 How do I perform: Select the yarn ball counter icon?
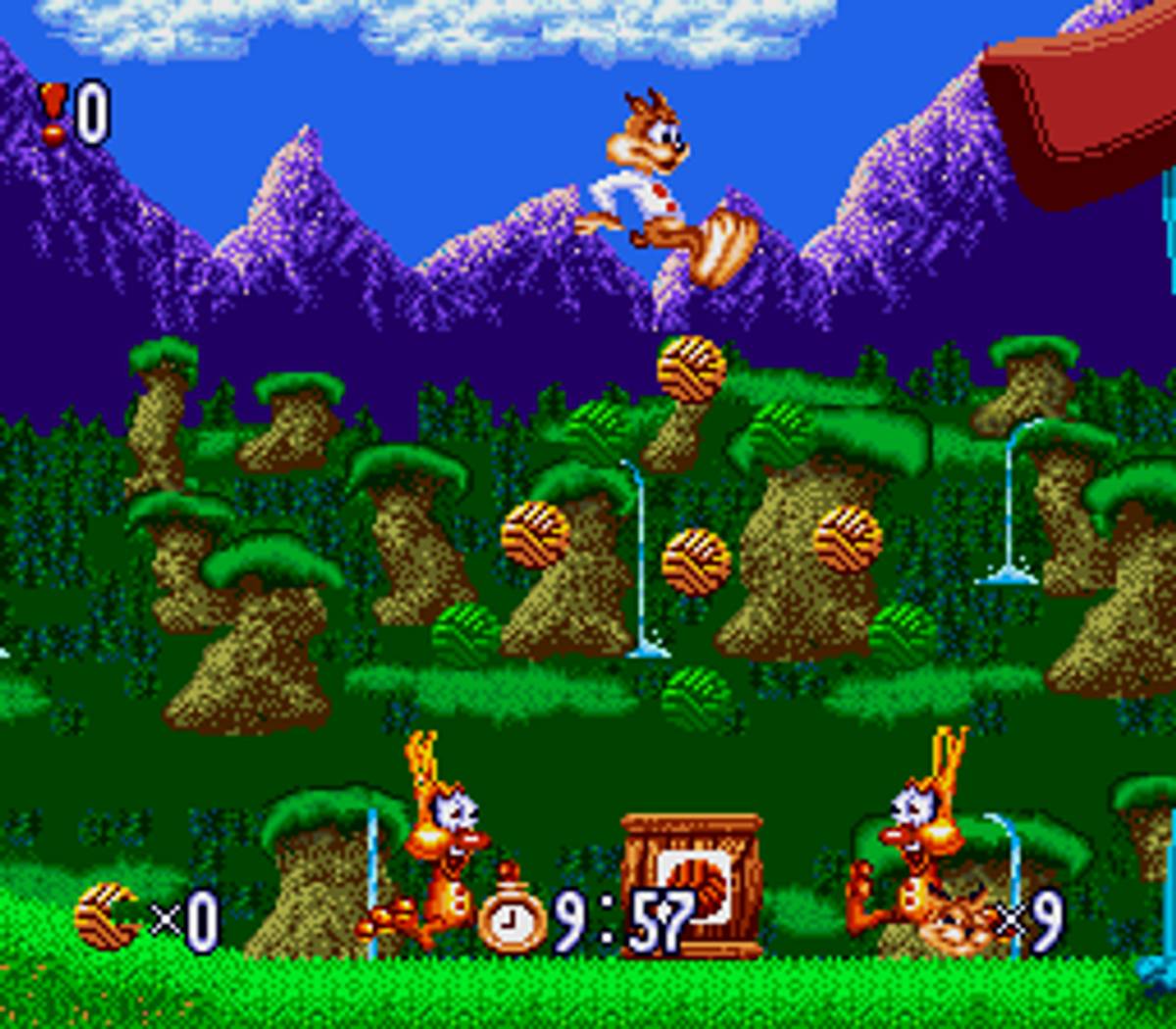[106, 916]
